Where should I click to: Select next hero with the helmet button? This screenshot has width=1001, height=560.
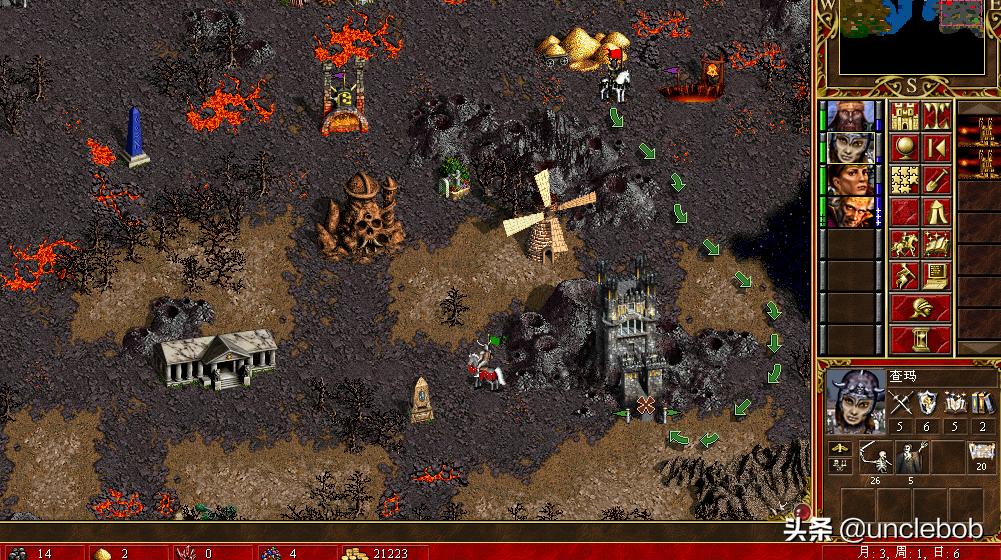(921, 308)
